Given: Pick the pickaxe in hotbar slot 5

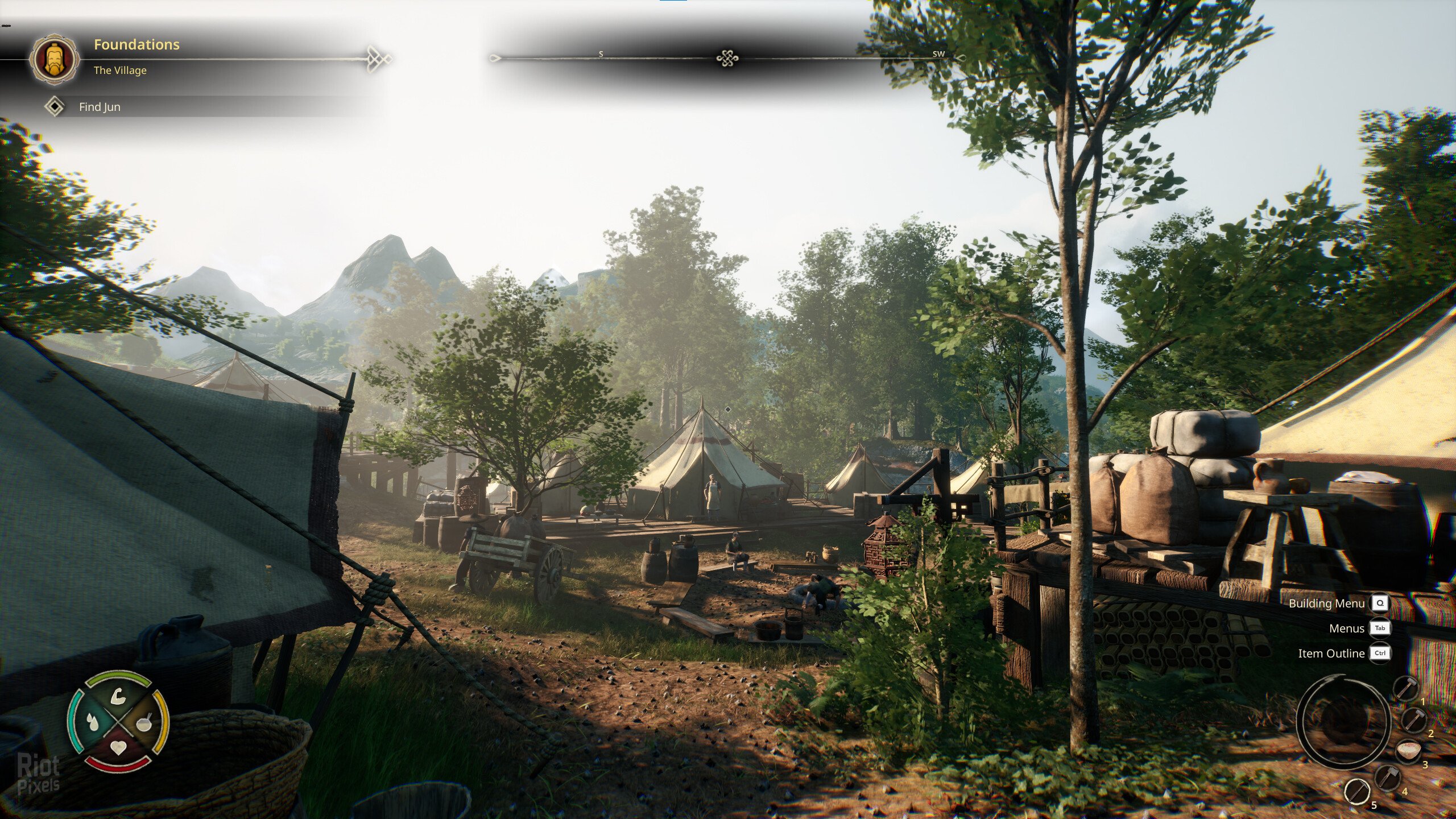Looking at the screenshot, I should (x=1357, y=791).
